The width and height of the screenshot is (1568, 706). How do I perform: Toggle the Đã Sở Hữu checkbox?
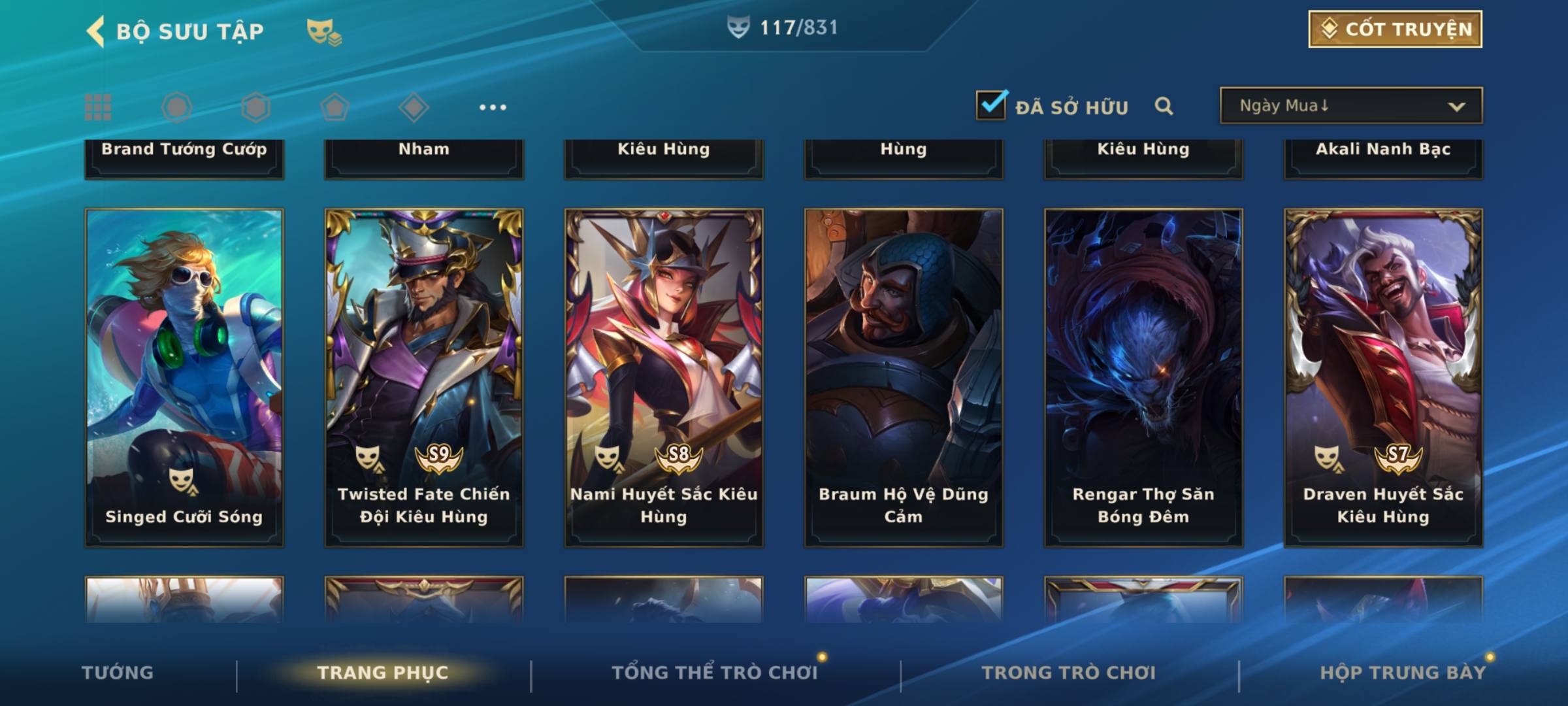[991, 105]
